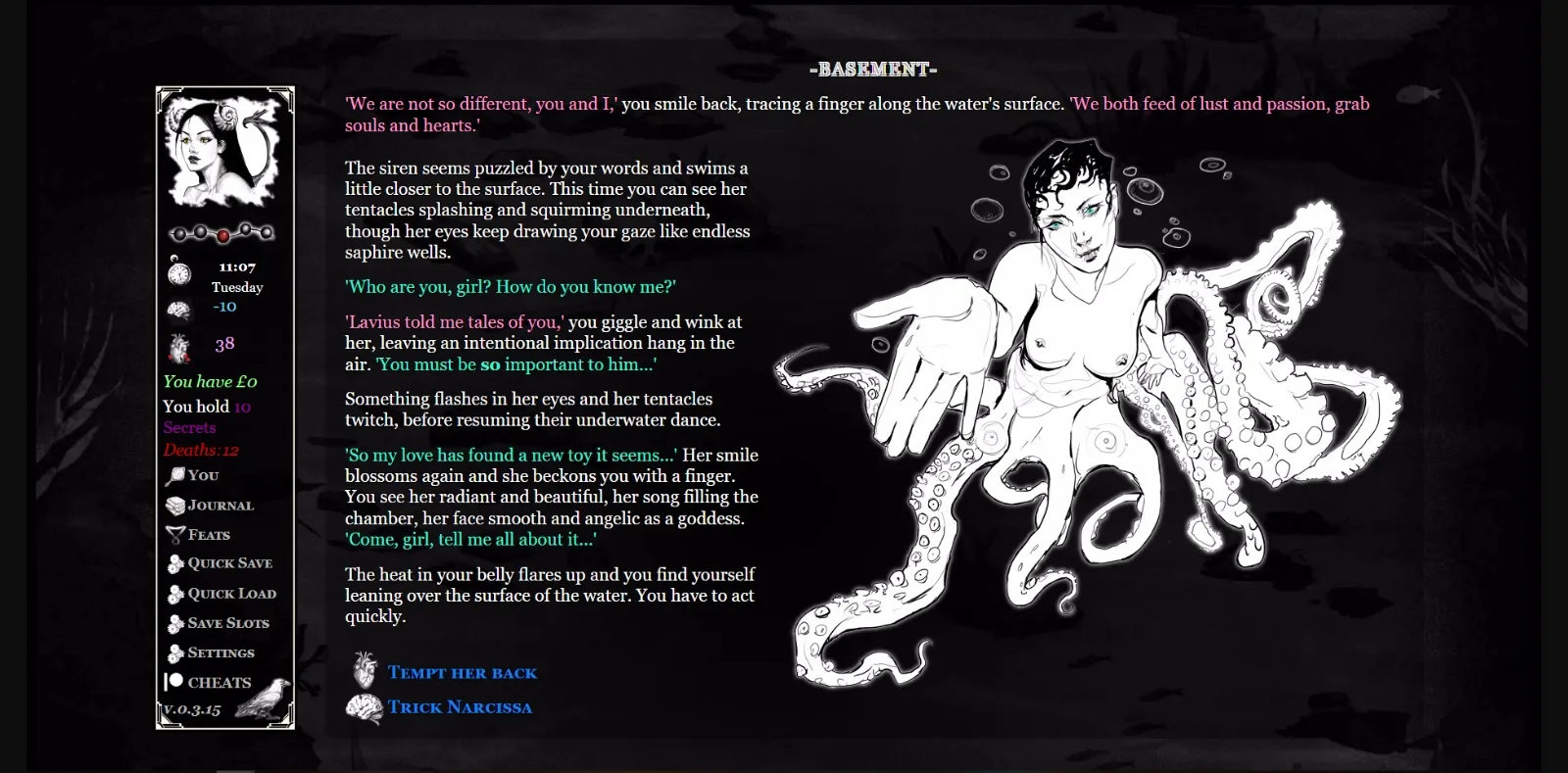1568x773 pixels.
Task: Click the stacked books Journal icon
Action: [174, 504]
